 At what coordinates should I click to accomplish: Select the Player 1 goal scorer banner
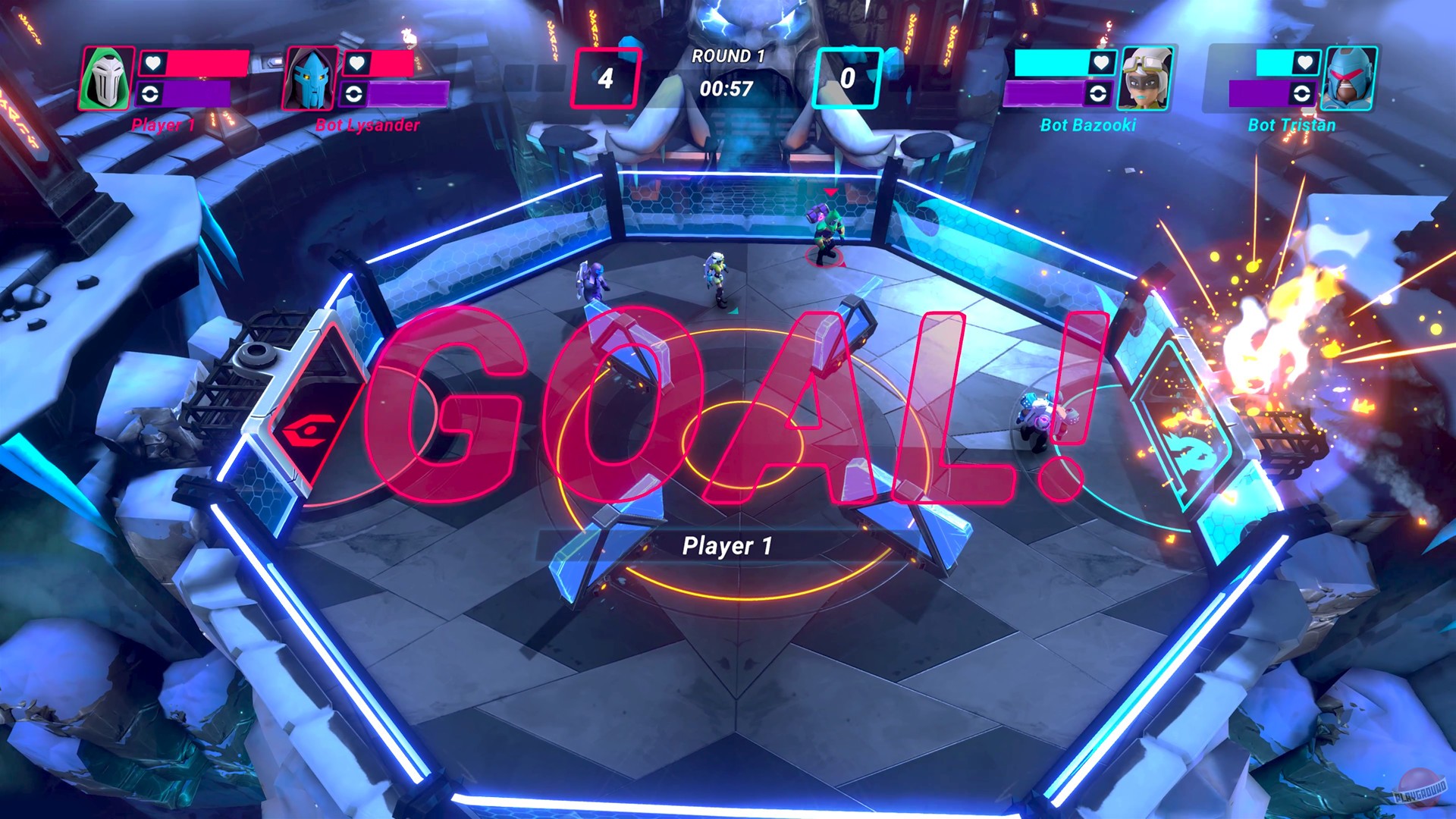(x=728, y=544)
